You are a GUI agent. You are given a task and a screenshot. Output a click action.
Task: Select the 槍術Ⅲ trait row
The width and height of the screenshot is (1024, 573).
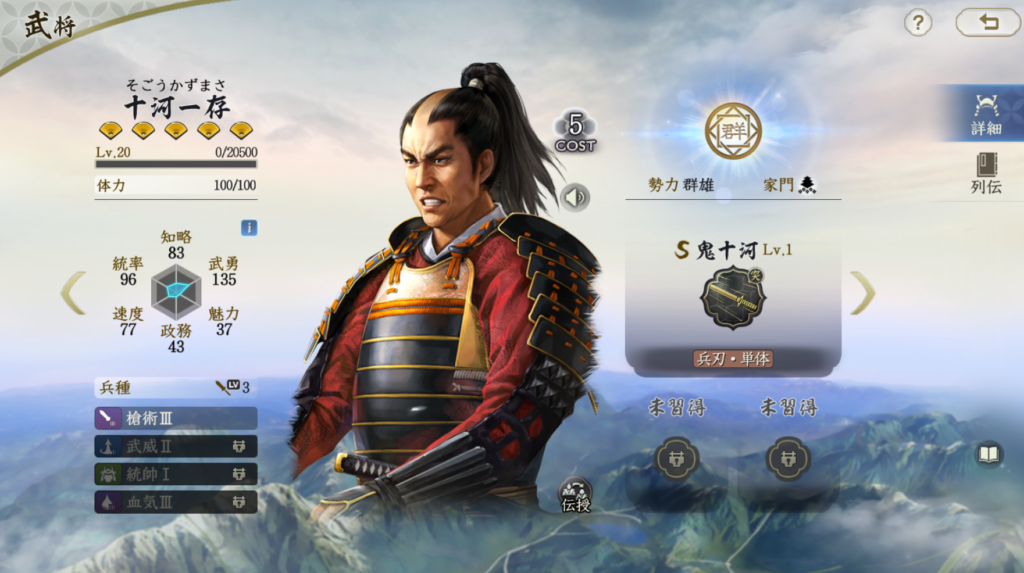(176, 418)
